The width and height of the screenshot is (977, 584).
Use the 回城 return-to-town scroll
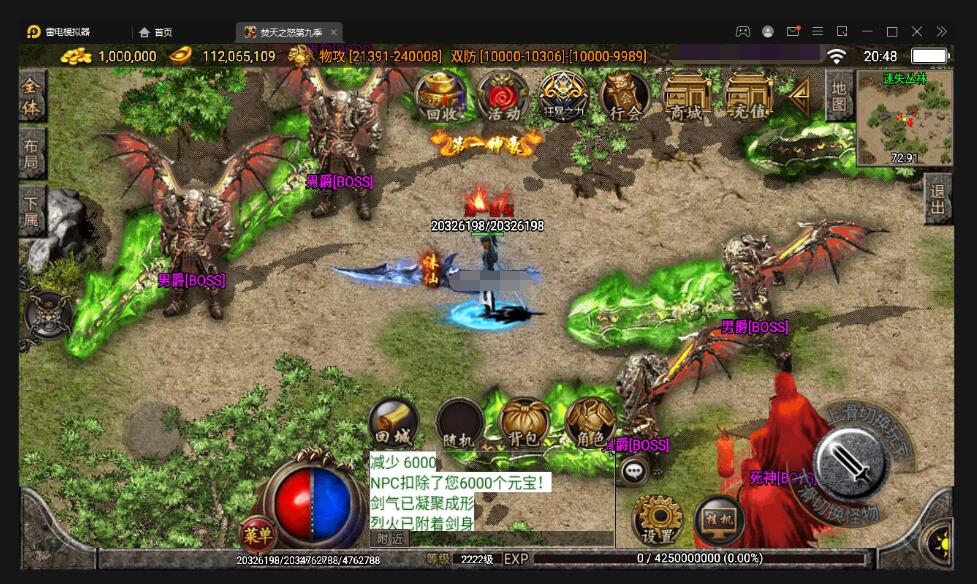pyautogui.click(x=392, y=423)
